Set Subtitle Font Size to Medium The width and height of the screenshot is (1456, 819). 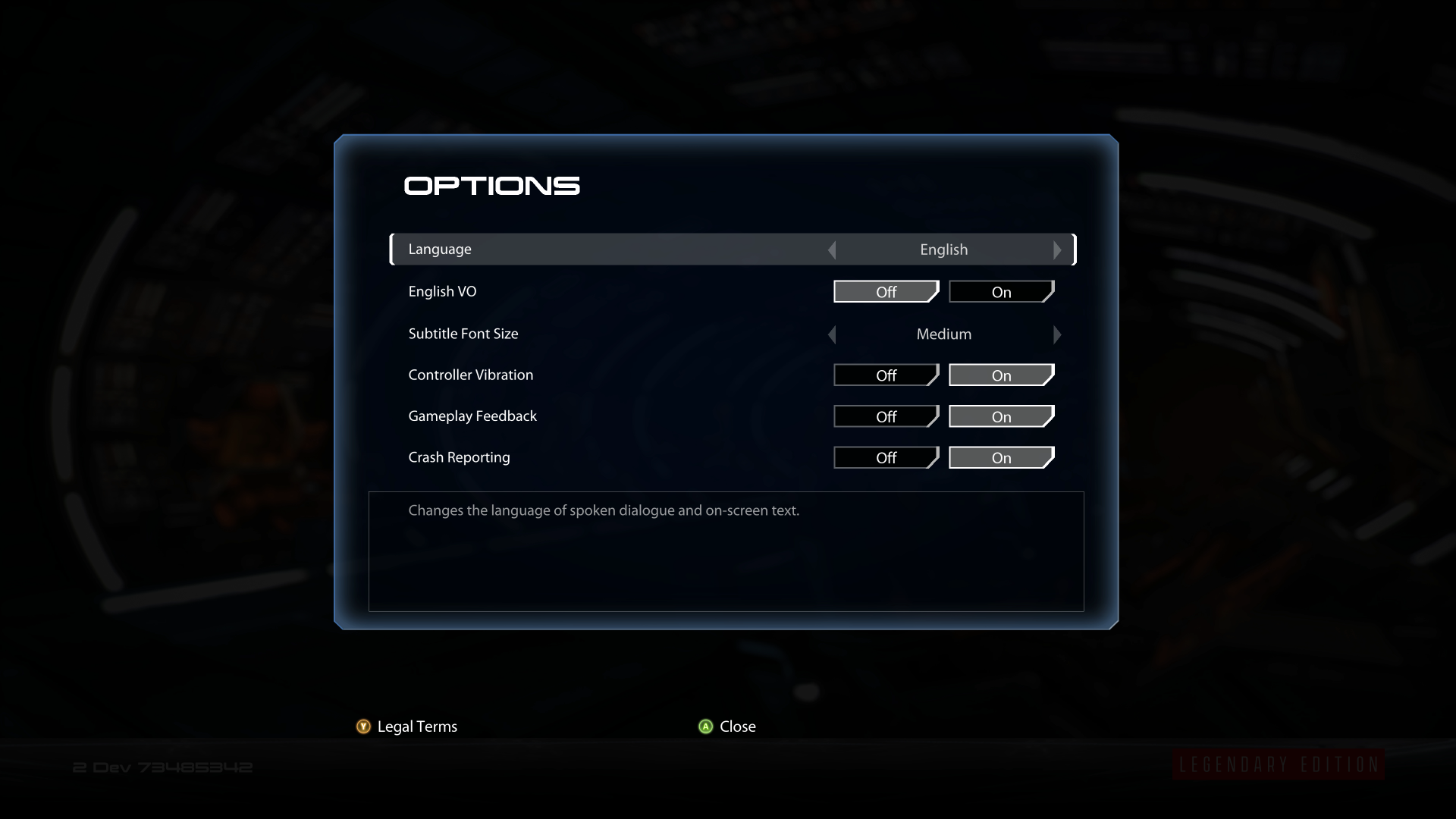pyautogui.click(x=943, y=334)
